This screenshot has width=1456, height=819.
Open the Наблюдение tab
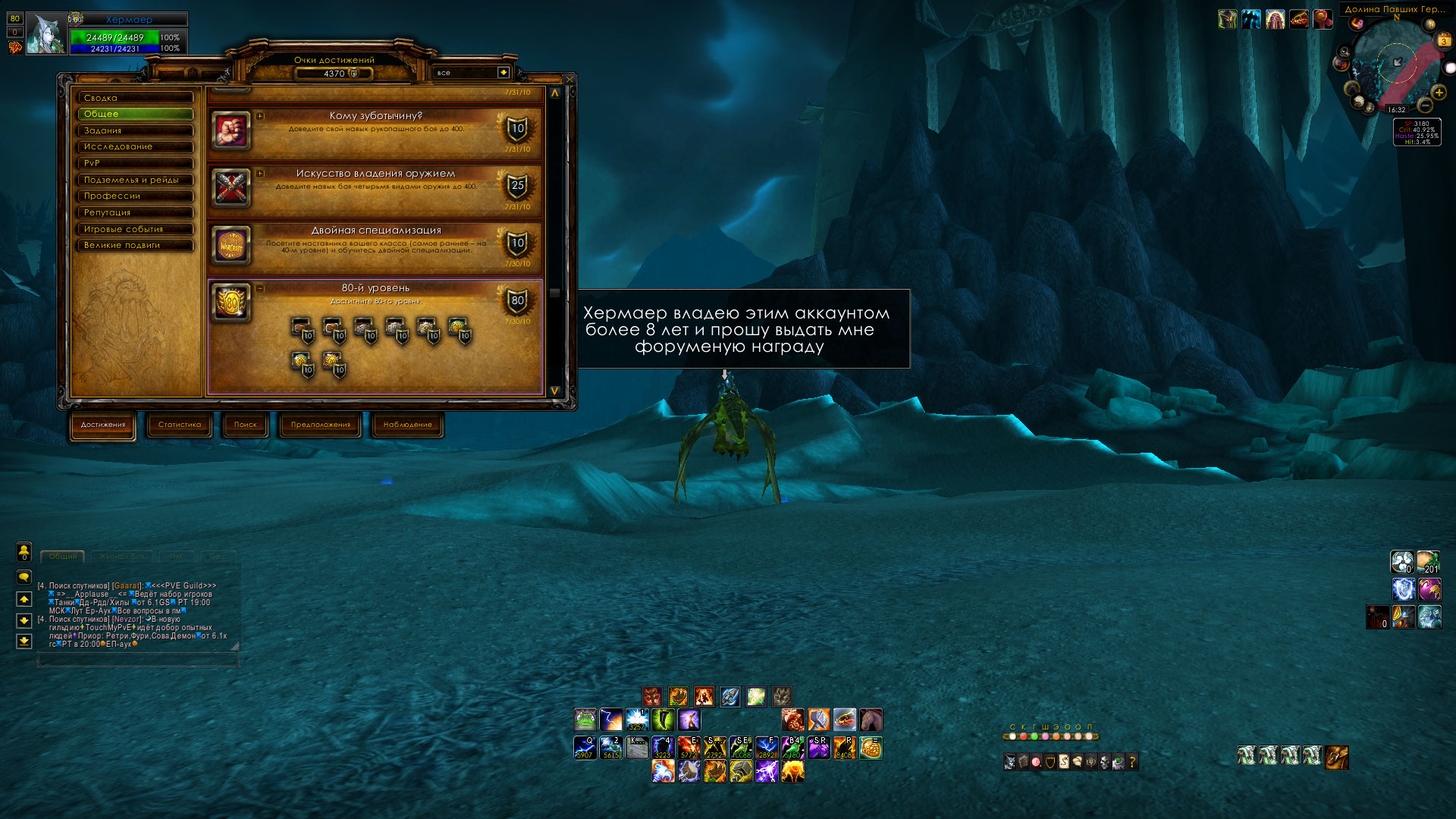407,425
